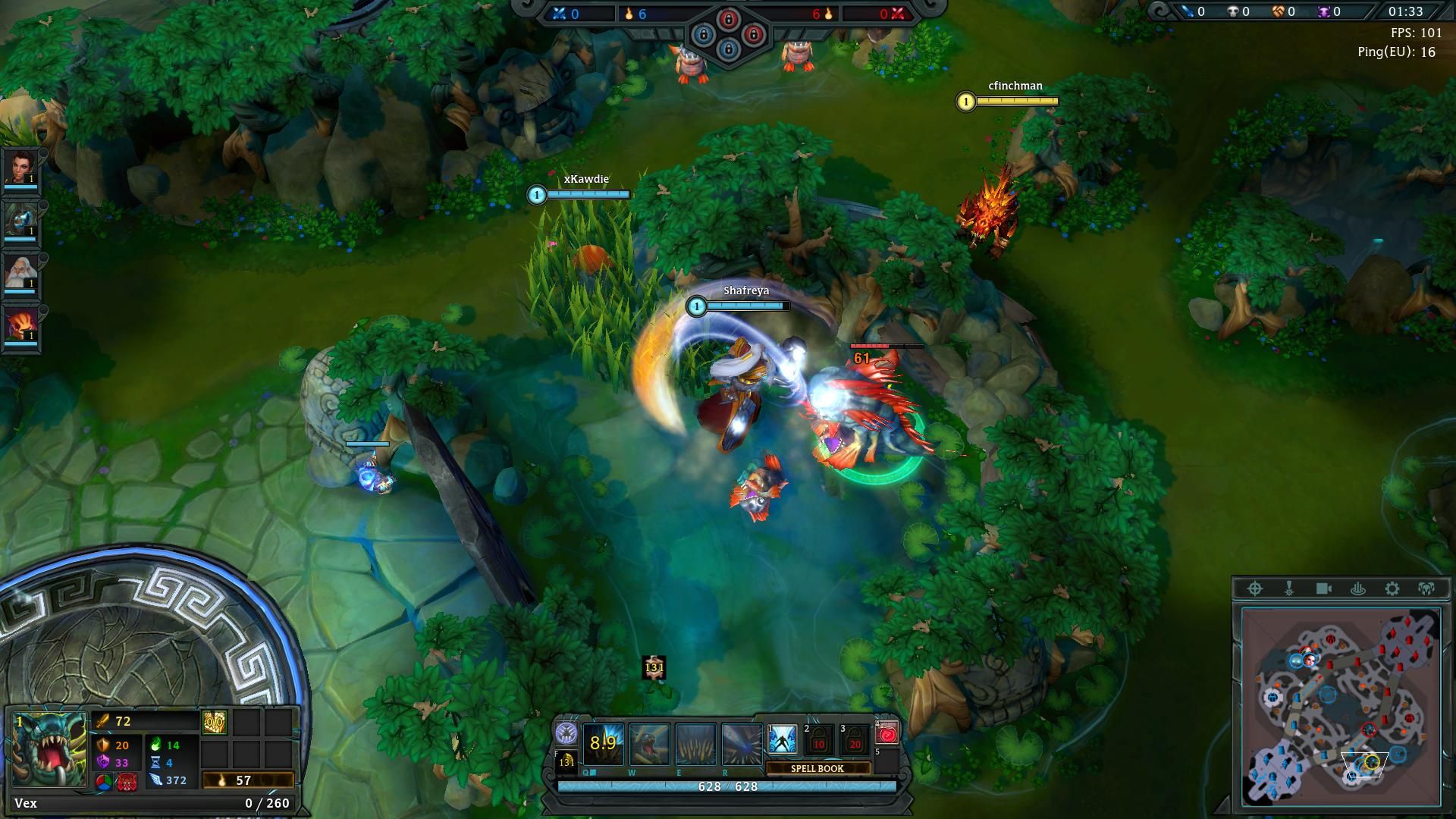Click the round passive ability icon
Viewport: 1456px width, 819px height.
566,733
